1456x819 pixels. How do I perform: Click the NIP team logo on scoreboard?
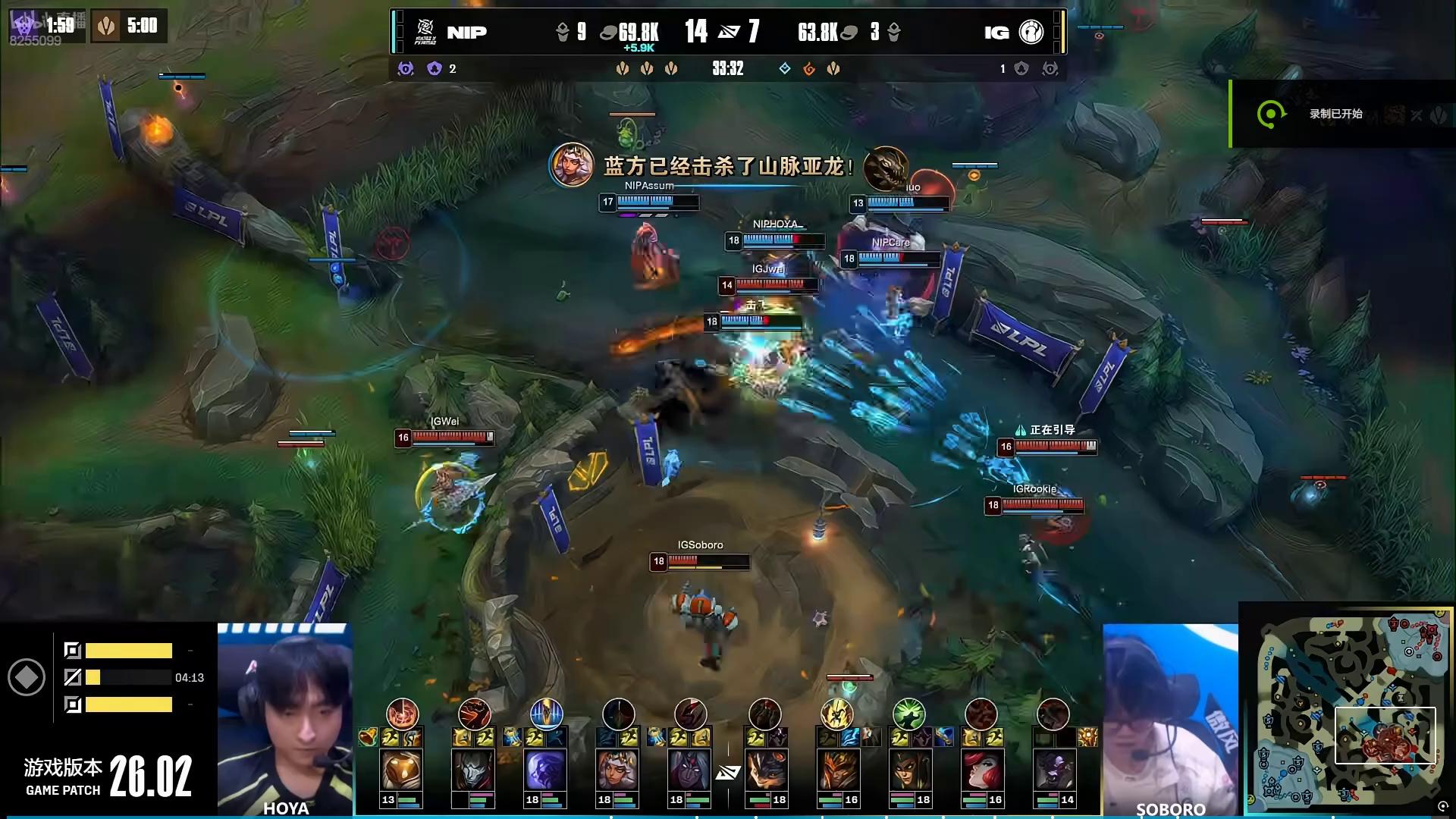[x=425, y=32]
